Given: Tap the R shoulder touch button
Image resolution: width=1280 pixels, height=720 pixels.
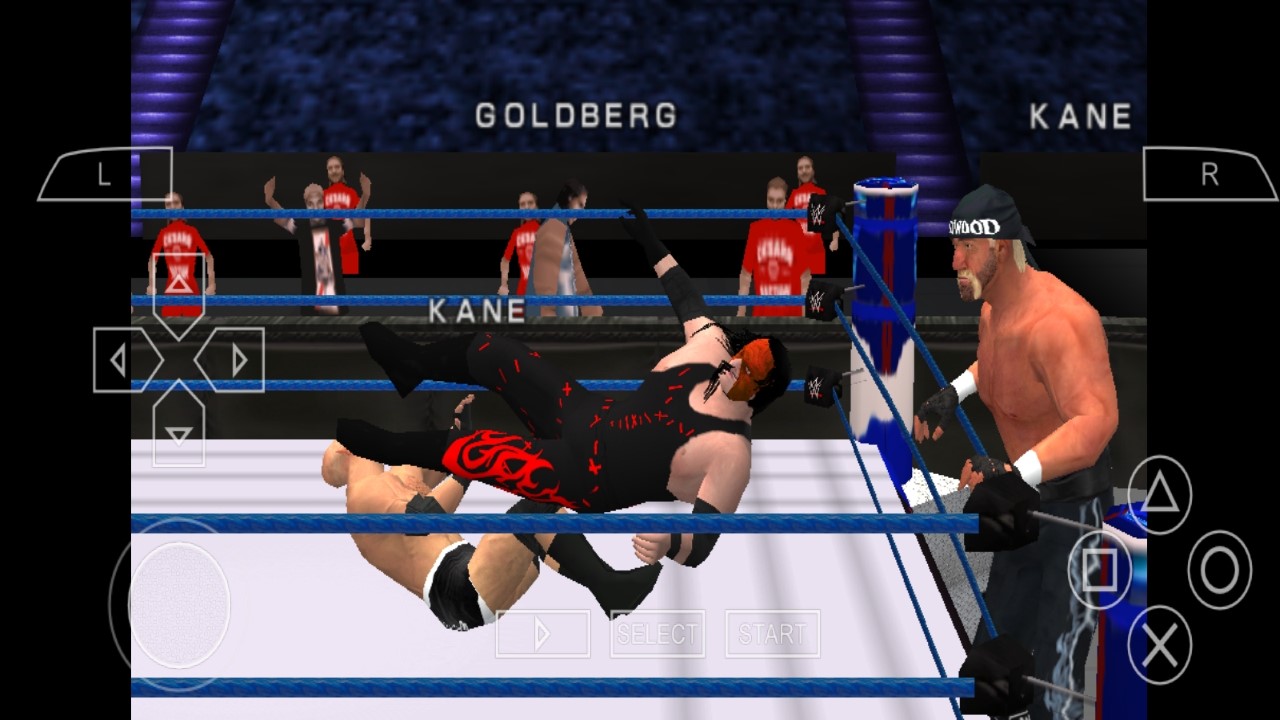Looking at the screenshot, I should [1209, 175].
